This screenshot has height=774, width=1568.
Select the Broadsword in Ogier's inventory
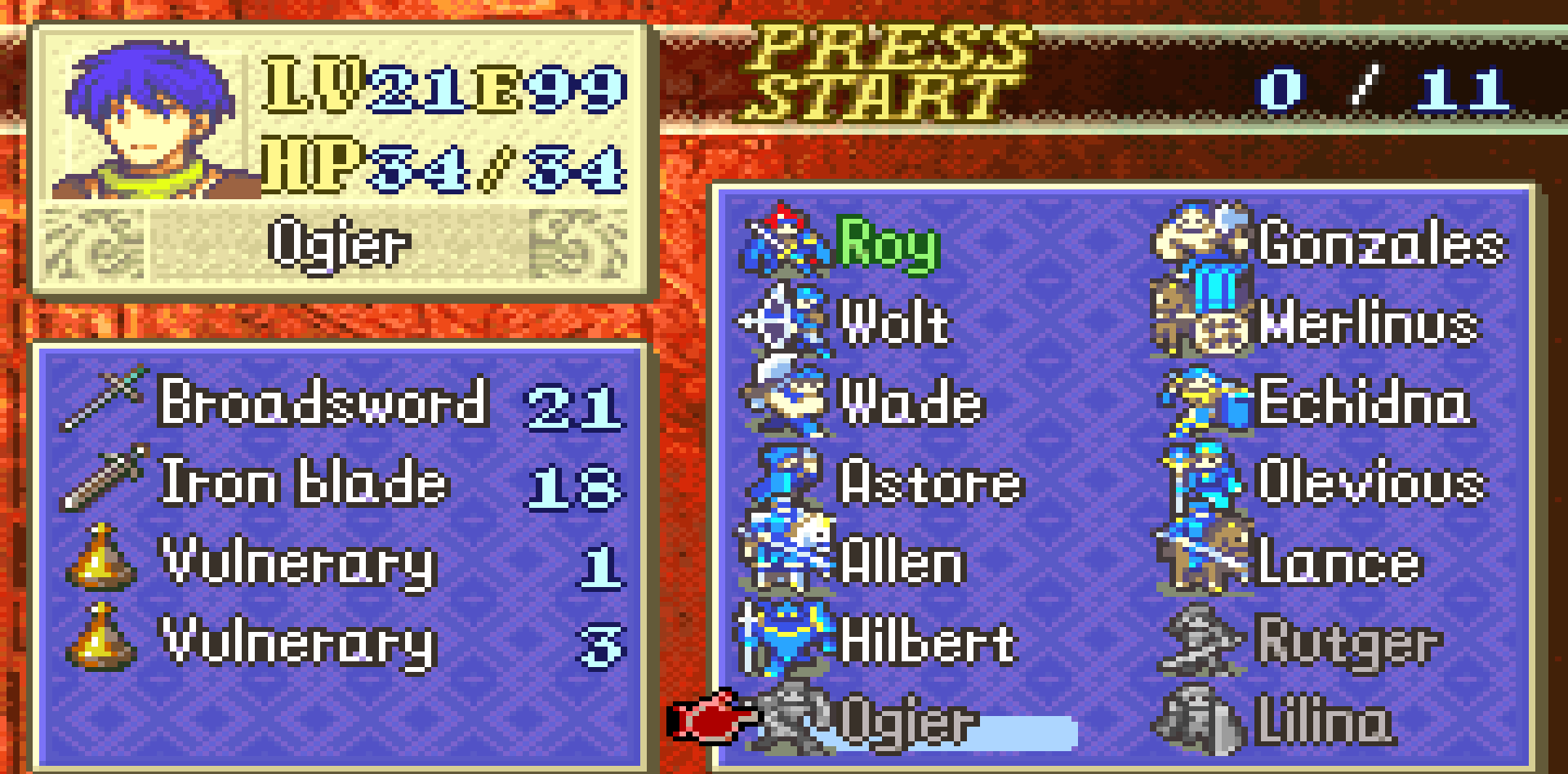323,402
